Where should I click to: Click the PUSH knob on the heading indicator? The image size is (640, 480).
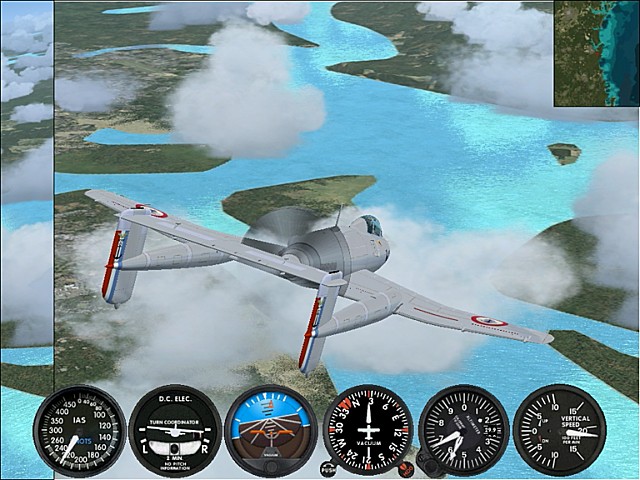pos(328,467)
